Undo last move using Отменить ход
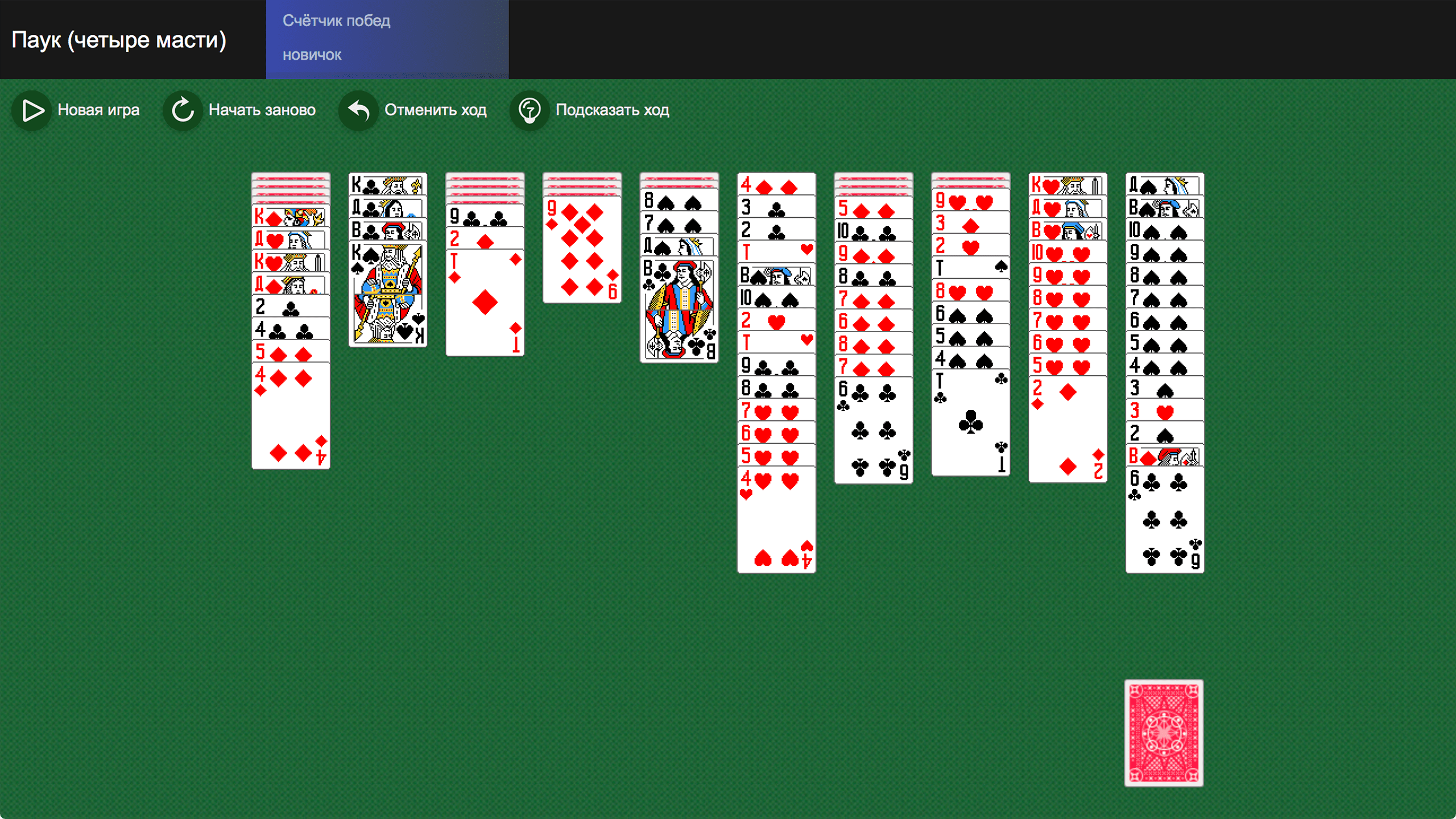The image size is (1456, 819). tap(436, 110)
